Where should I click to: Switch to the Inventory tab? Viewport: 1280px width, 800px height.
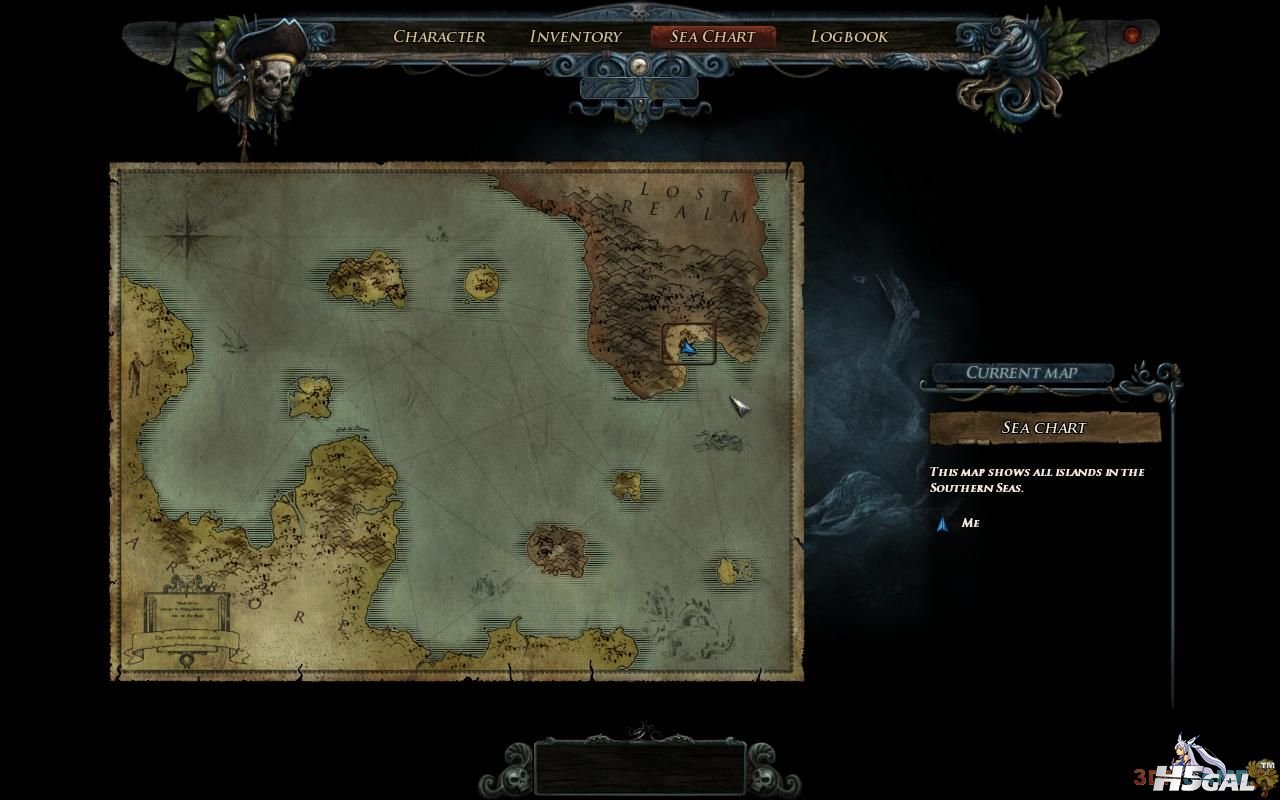click(575, 37)
